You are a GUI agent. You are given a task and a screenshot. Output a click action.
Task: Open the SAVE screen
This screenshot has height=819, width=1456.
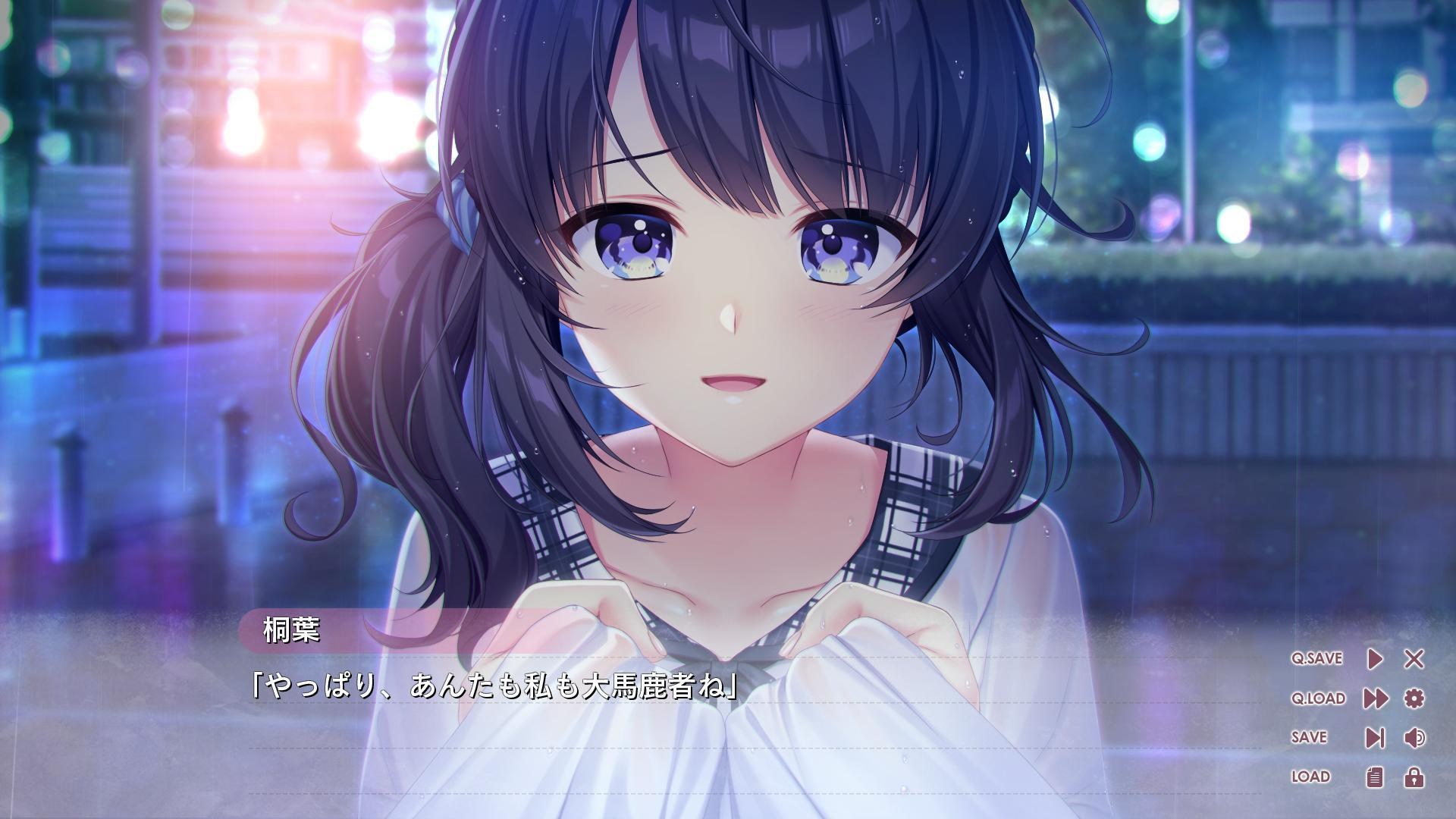(1310, 736)
